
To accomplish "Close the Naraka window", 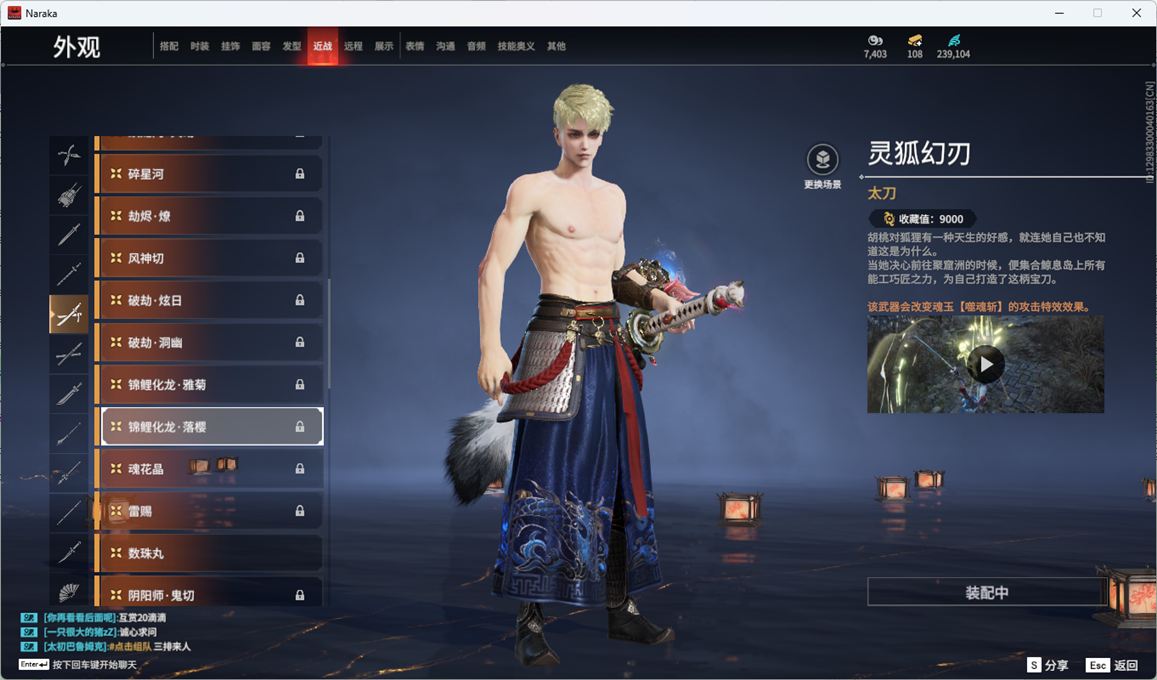I will [x=1136, y=13].
